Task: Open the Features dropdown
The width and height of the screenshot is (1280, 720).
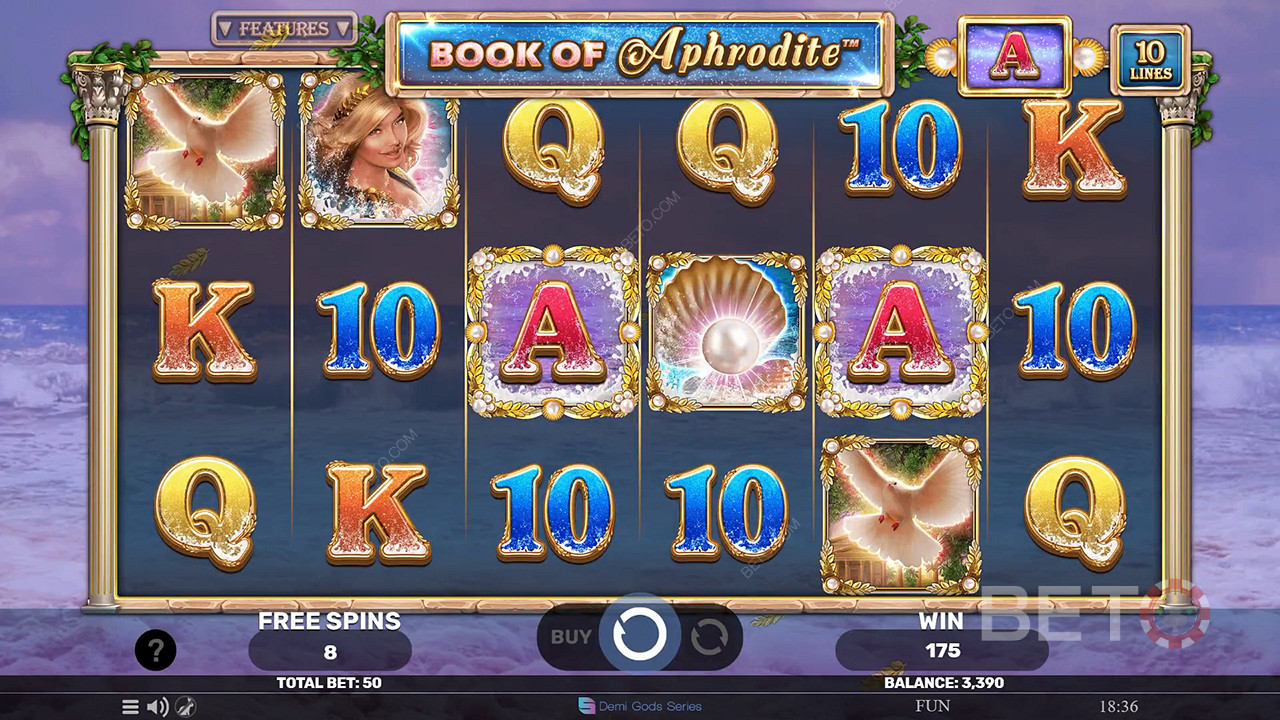Action: tap(284, 29)
